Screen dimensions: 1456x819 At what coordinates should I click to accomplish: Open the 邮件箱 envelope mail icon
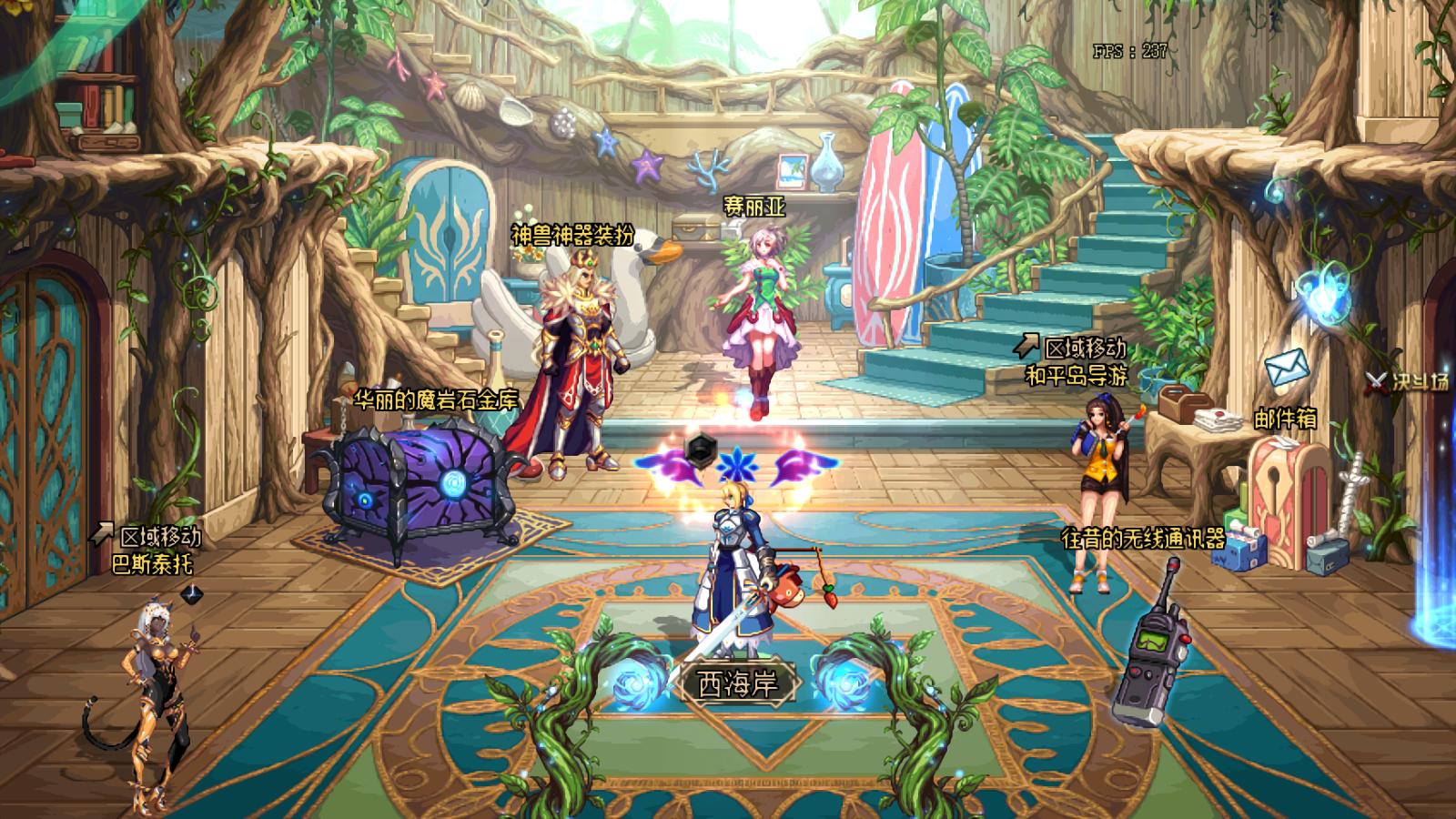(1286, 368)
